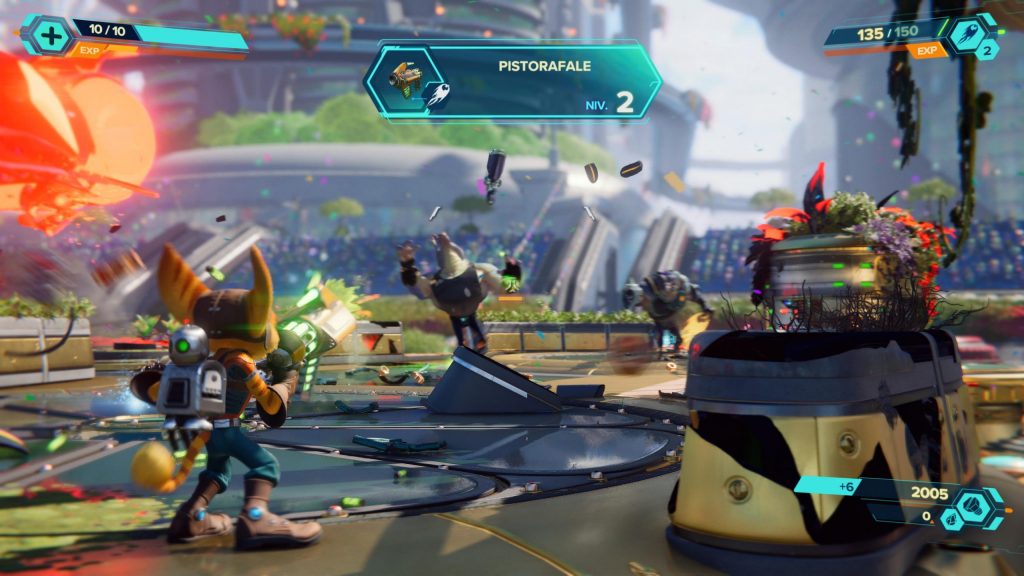Click the green plus health hexagon icon
Image resolution: width=1024 pixels, height=576 pixels.
point(51,35)
